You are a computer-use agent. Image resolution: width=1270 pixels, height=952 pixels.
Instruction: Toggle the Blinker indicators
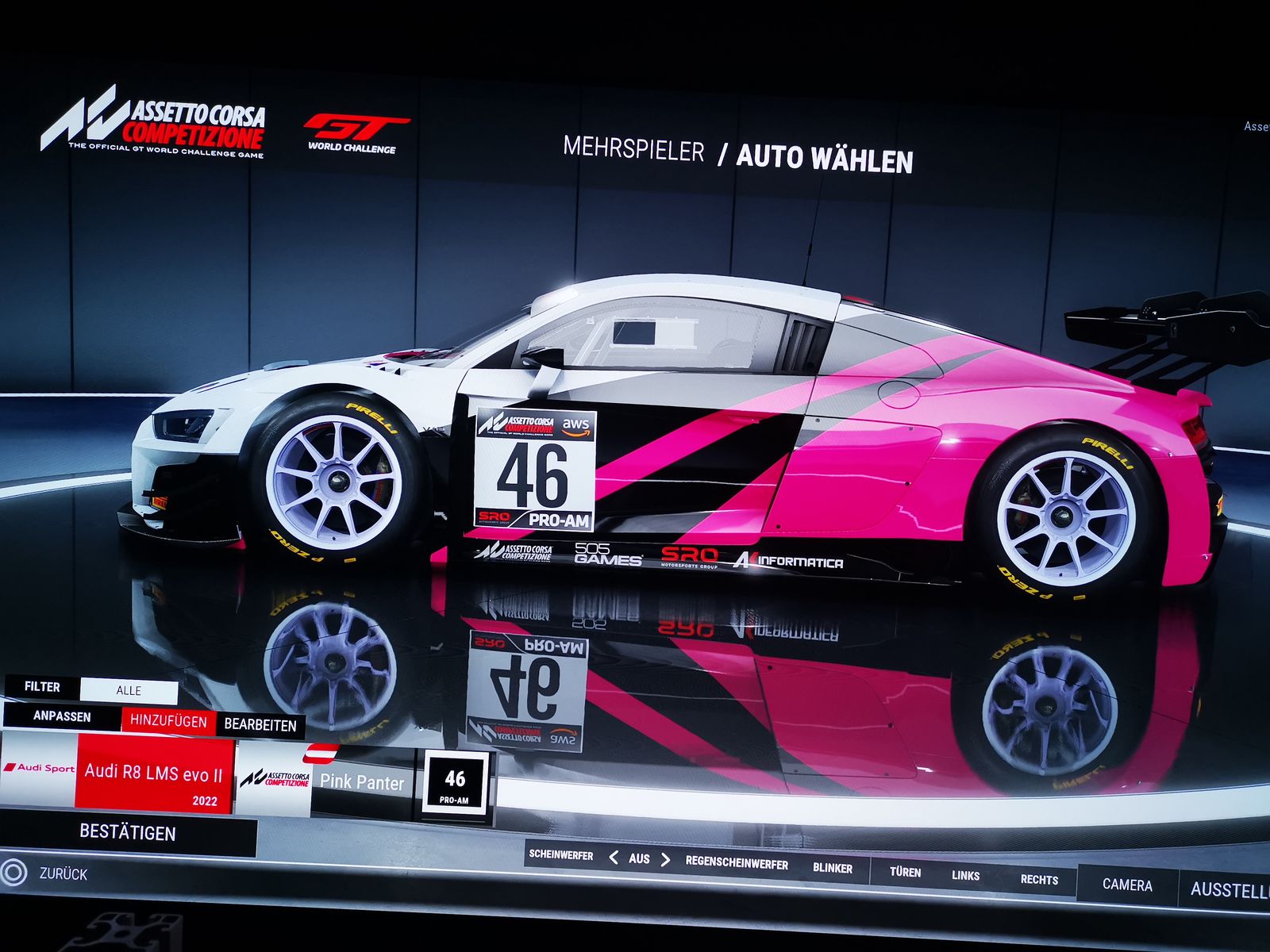(832, 868)
